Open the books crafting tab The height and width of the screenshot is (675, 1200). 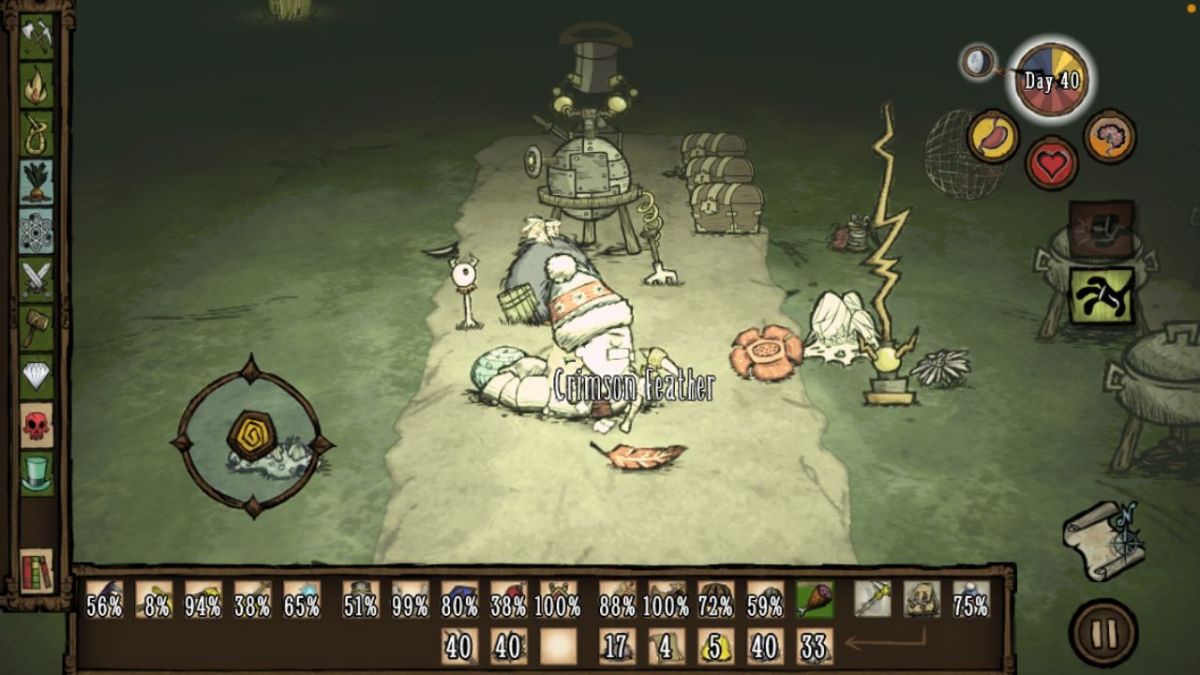(37, 570)
